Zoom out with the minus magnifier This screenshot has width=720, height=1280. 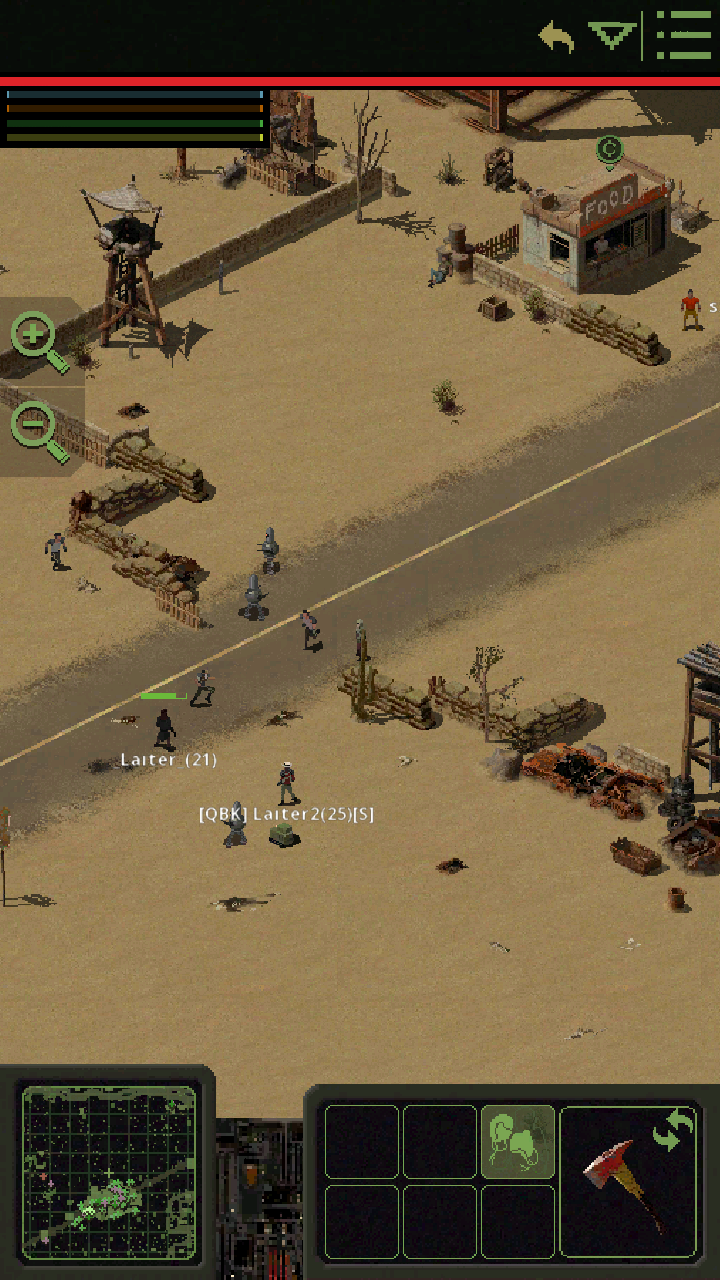tap(36, 430)
